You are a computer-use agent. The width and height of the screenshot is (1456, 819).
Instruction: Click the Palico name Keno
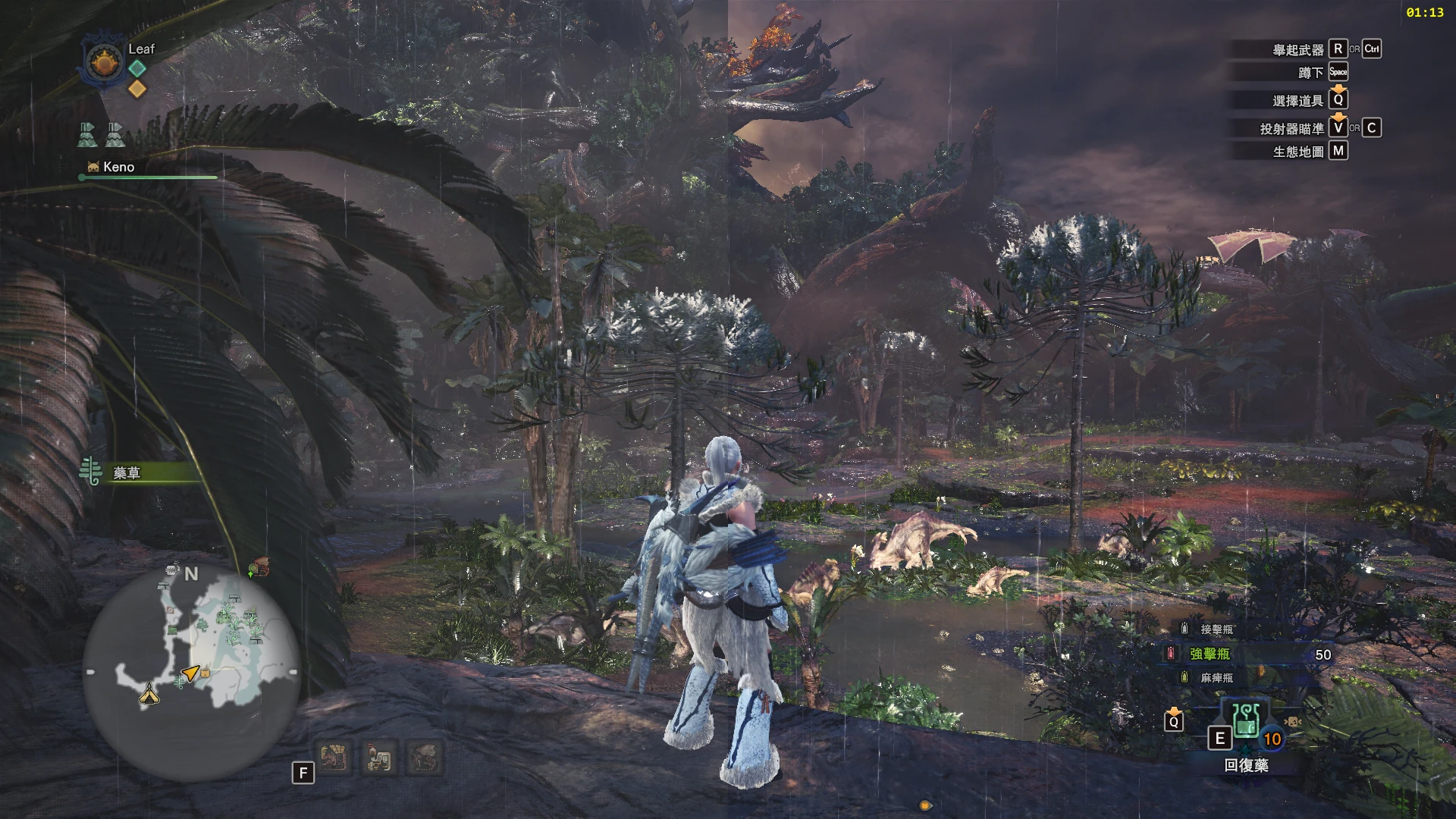click(118, 167)
